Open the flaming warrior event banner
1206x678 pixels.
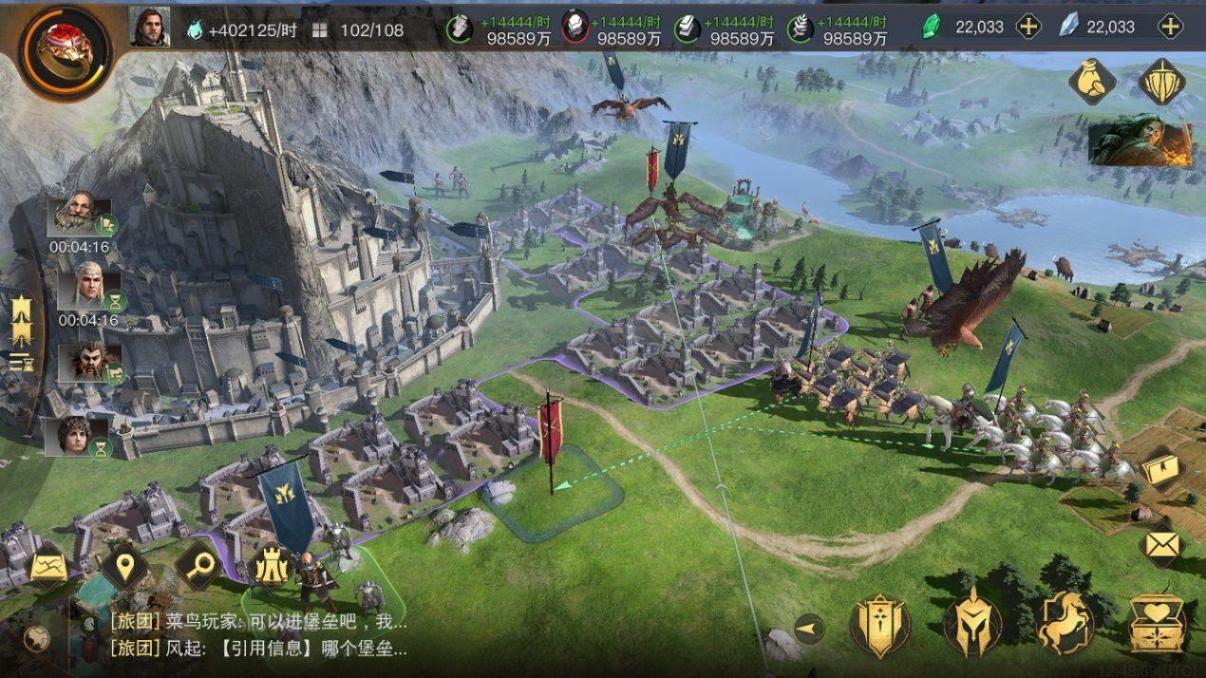point(1140,143)
